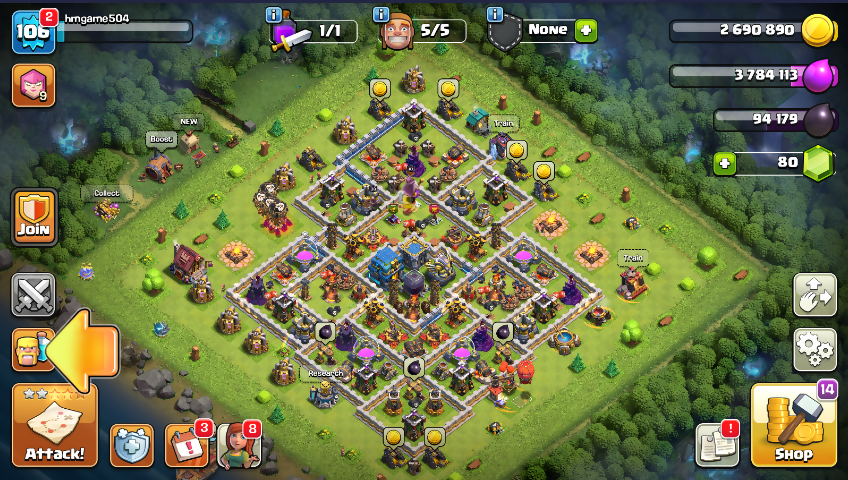Viewport: 848px width, 480px height.
Task: Open the pink-haired hero icon with number 9
Action: (x=33, y=85)
